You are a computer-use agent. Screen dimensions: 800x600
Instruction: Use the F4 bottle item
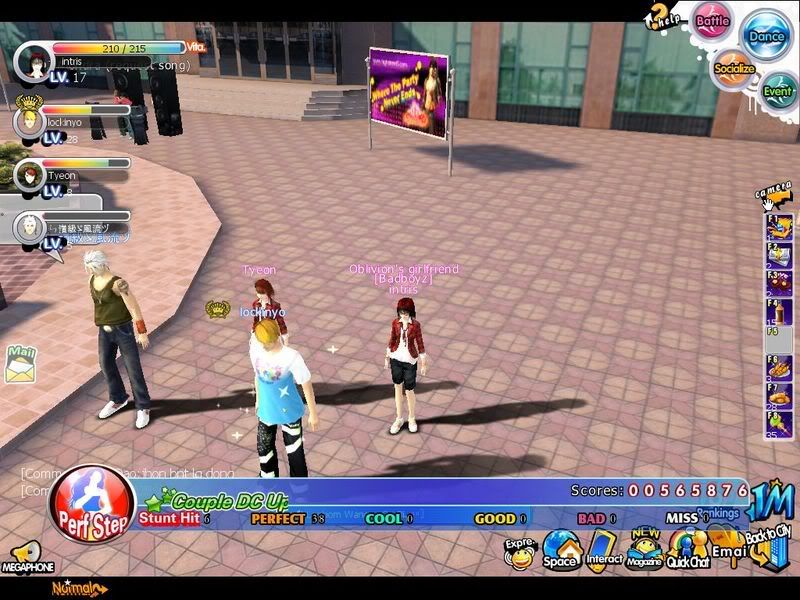tap(779, 312)
